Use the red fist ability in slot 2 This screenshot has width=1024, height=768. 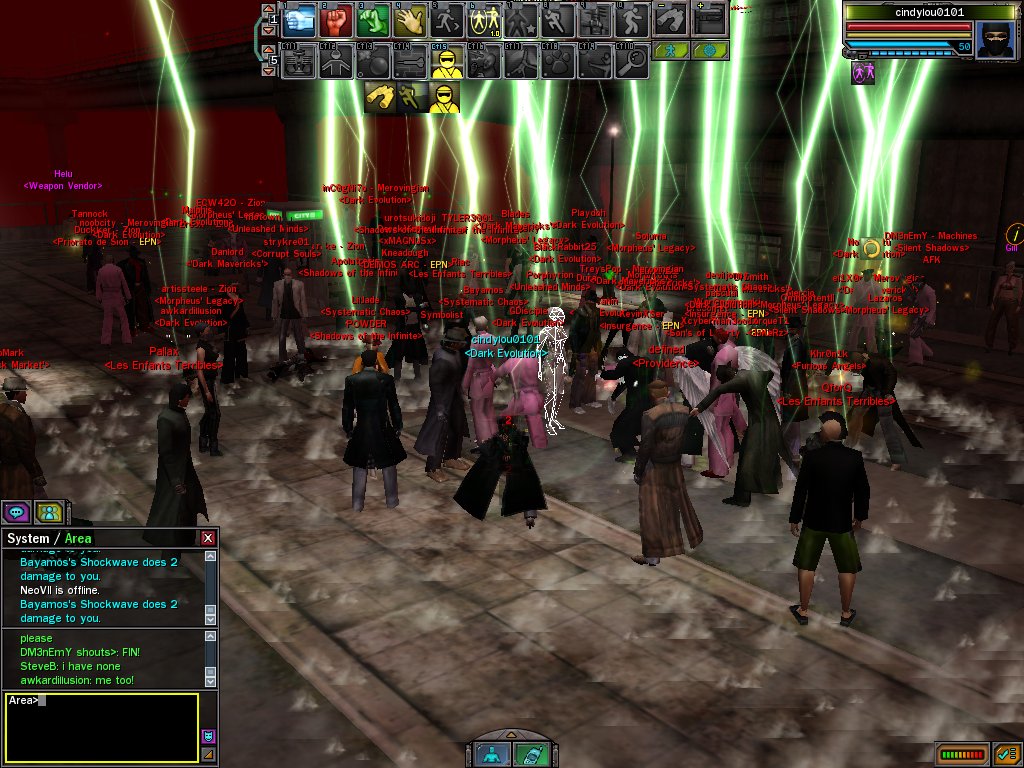[337, 18]
